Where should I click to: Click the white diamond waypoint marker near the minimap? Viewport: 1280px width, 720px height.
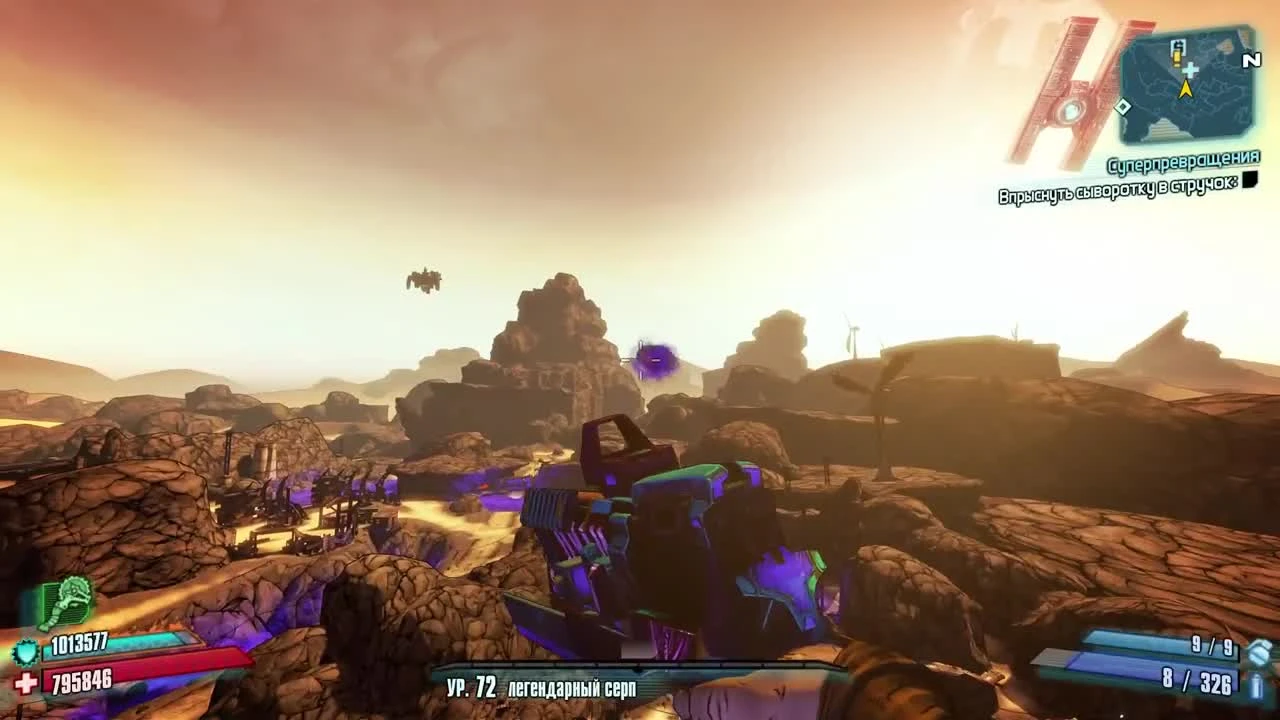1123,106
